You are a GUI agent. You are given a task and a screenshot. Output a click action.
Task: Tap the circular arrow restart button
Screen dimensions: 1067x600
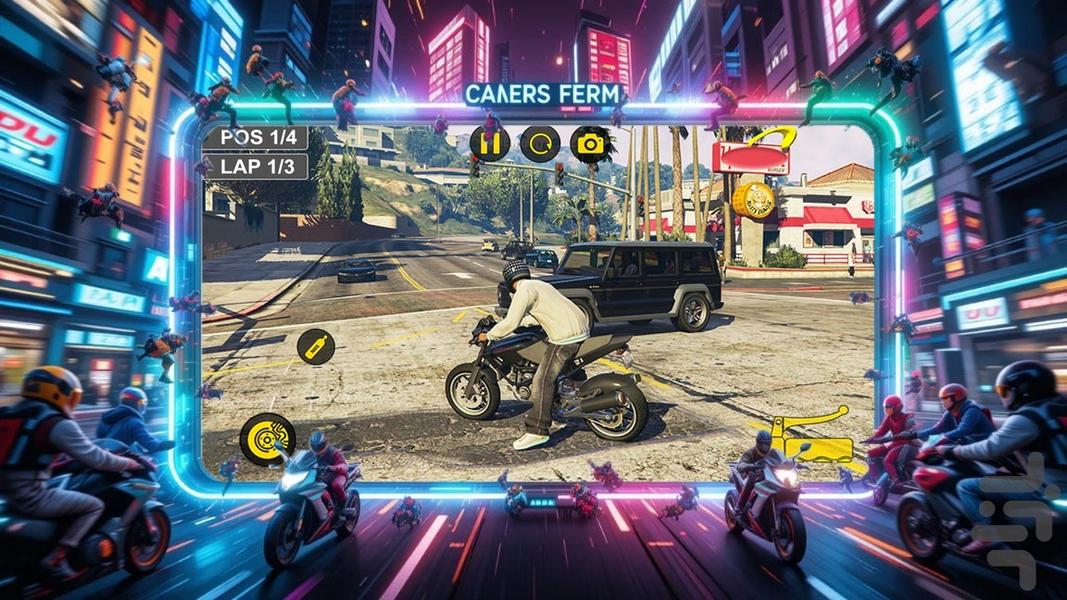click(x=540, y=144)
